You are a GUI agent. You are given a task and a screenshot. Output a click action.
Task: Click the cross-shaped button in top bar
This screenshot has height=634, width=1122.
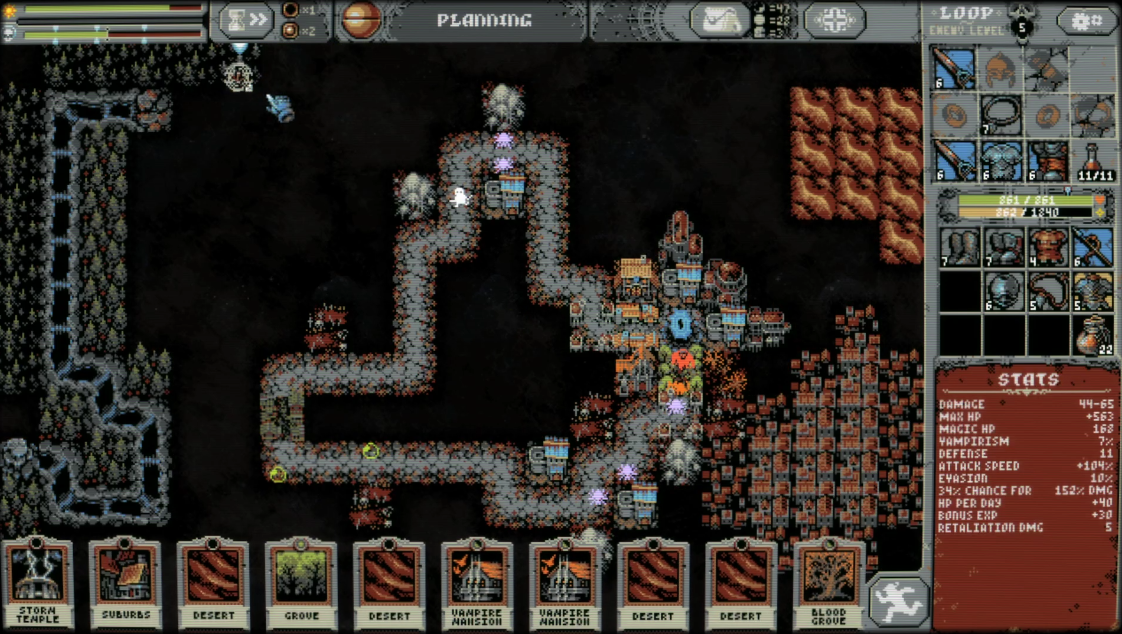pos(835,20)
